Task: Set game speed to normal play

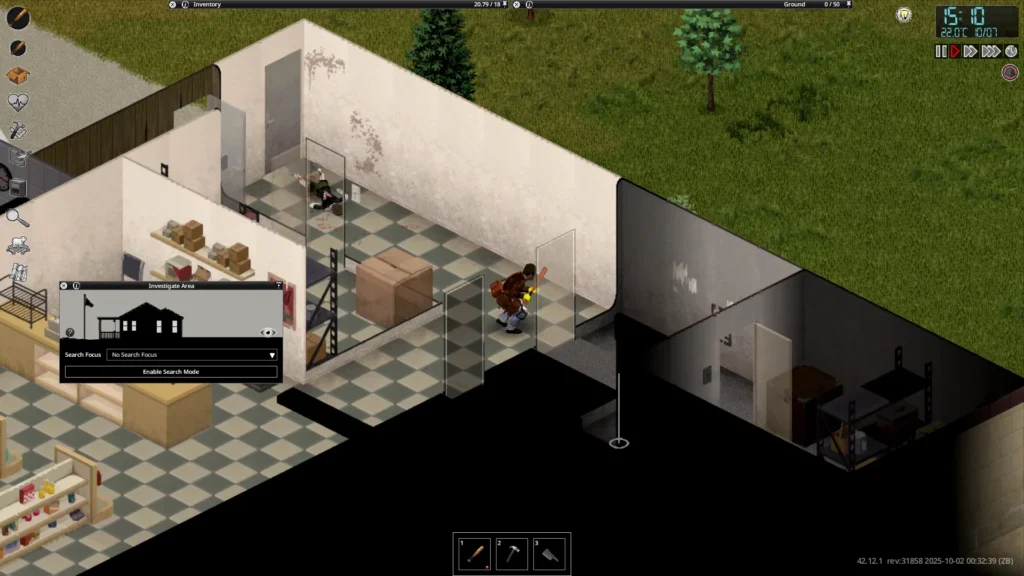Action: click(x=954, y=51)
